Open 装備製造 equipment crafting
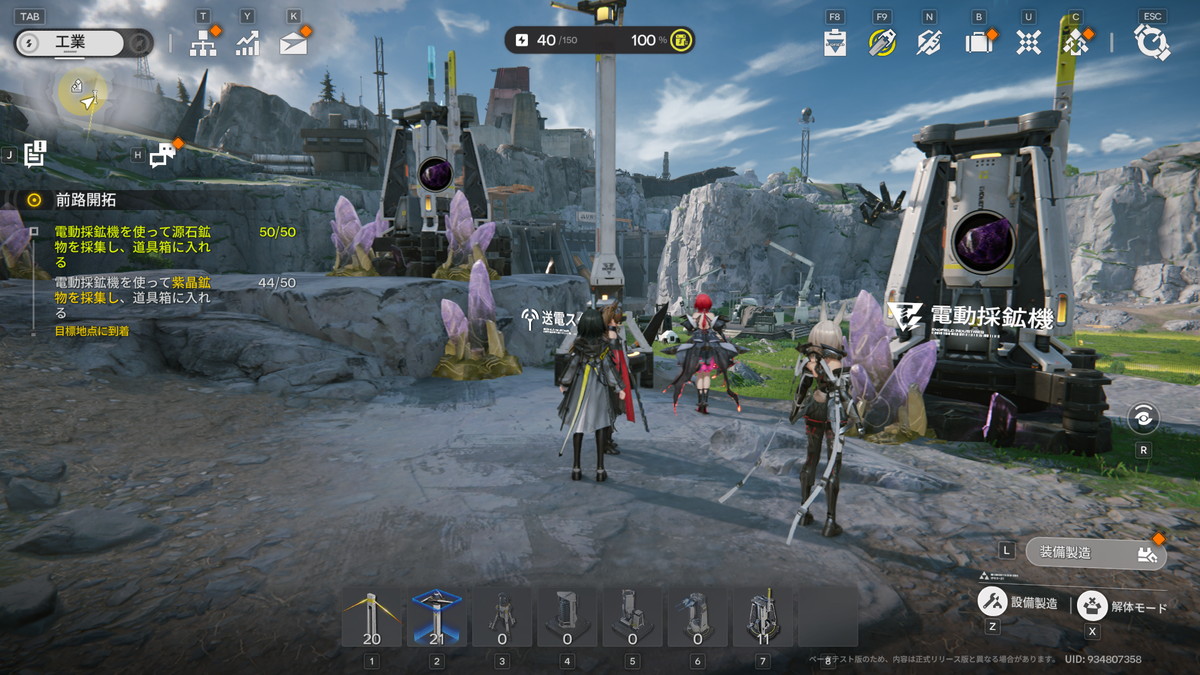 tap(1096, 552)
